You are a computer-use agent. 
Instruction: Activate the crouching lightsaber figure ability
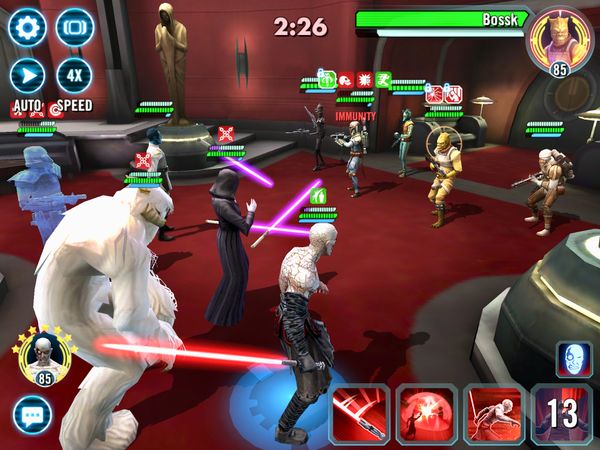(492, 414)
